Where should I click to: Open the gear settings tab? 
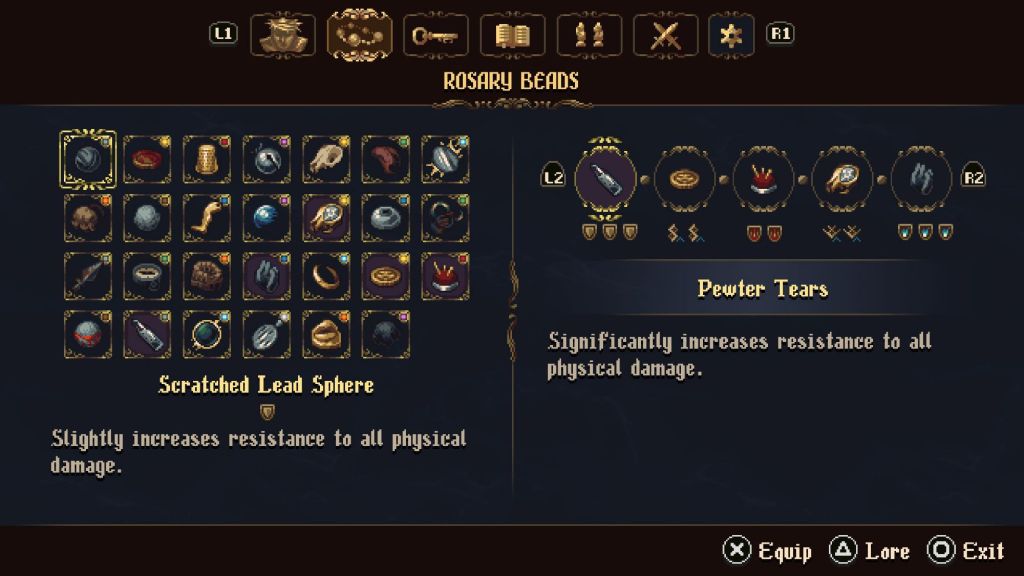(731, 35)
